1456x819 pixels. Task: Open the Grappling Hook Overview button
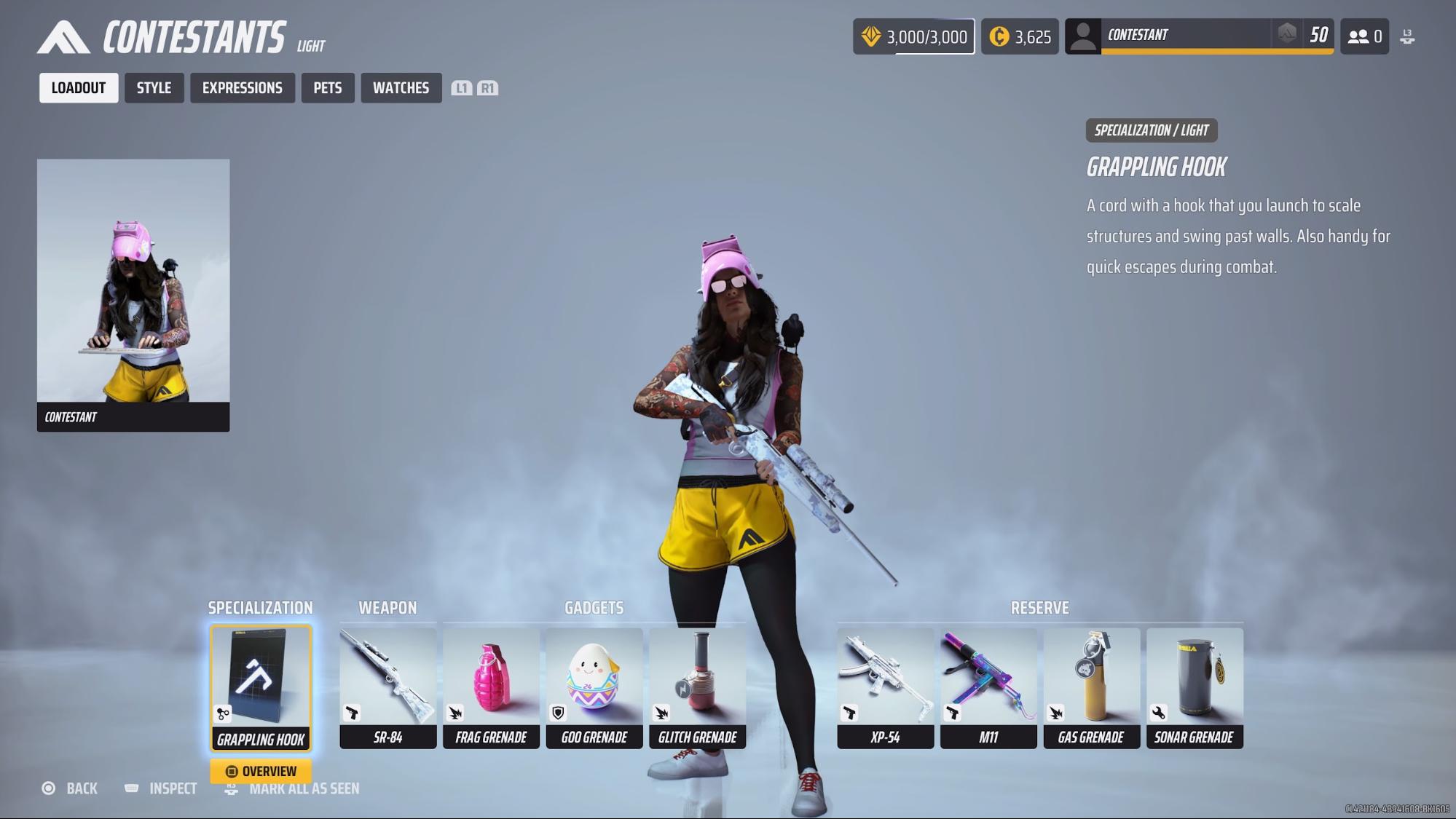[261, 771]
